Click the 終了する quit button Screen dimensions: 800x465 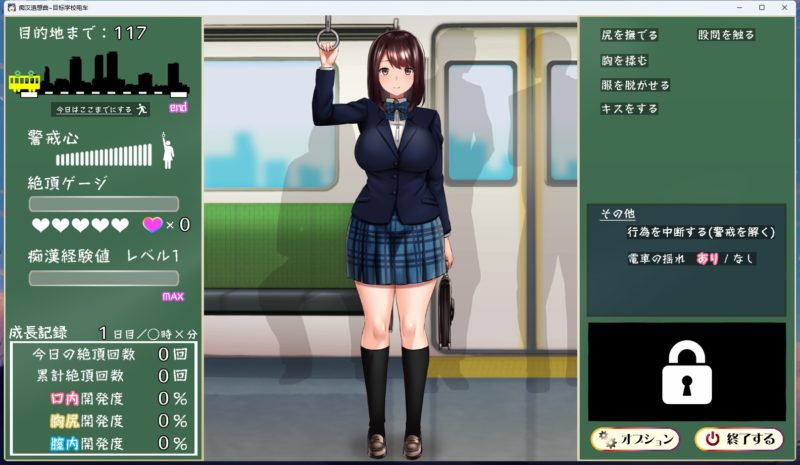point(738,439)
